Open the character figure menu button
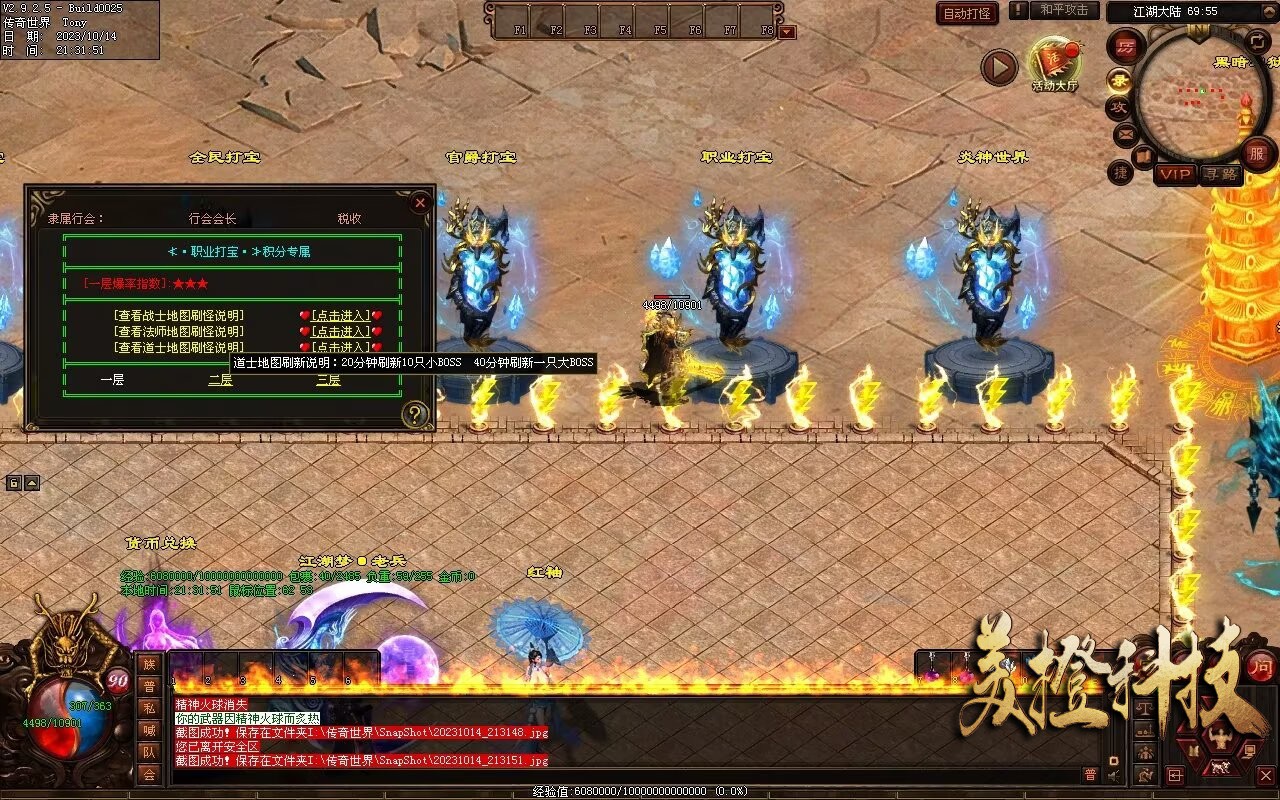 tap(1218, 740)
